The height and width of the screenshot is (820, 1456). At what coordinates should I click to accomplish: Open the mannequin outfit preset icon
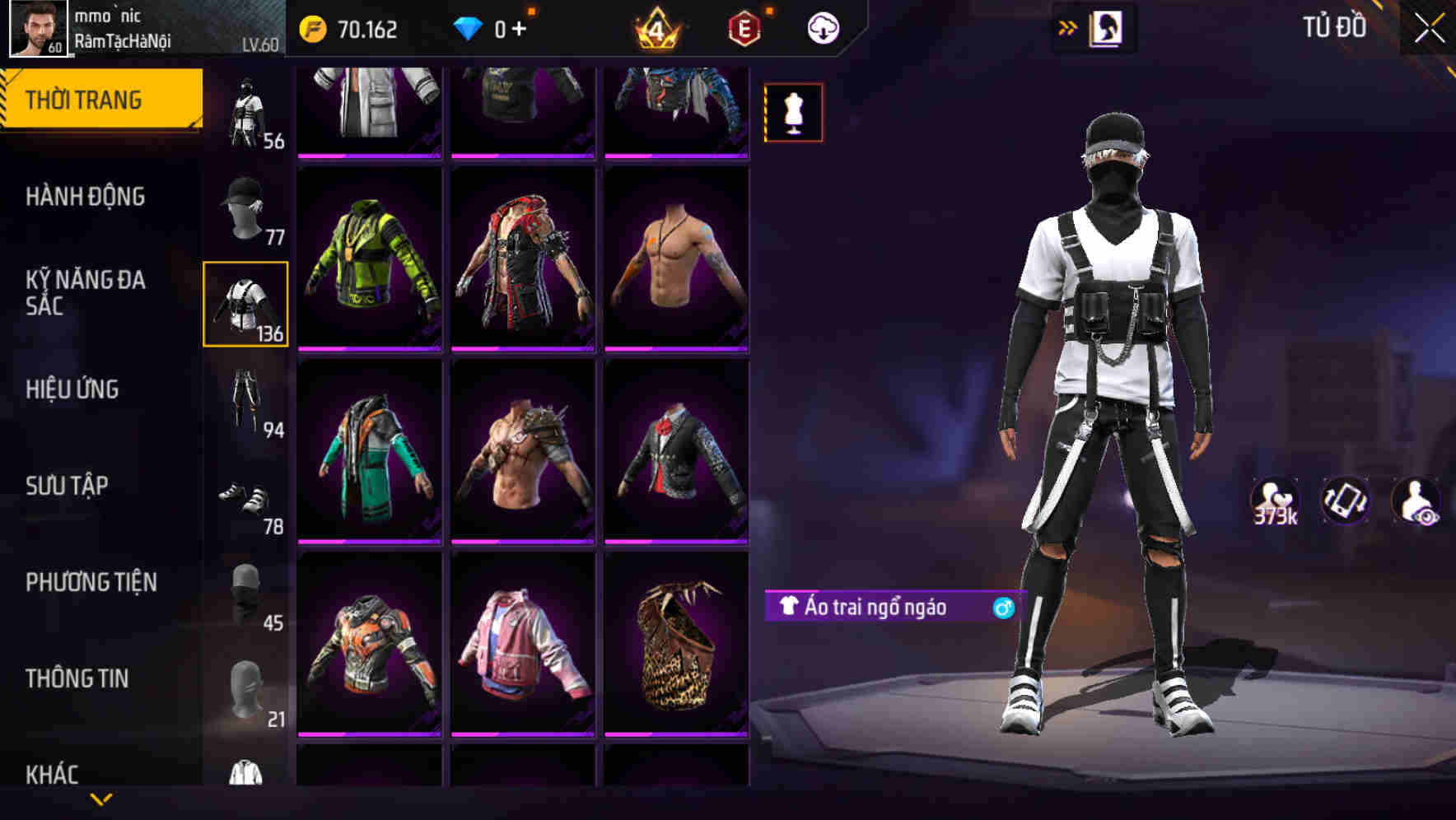(x=793, y=112)
